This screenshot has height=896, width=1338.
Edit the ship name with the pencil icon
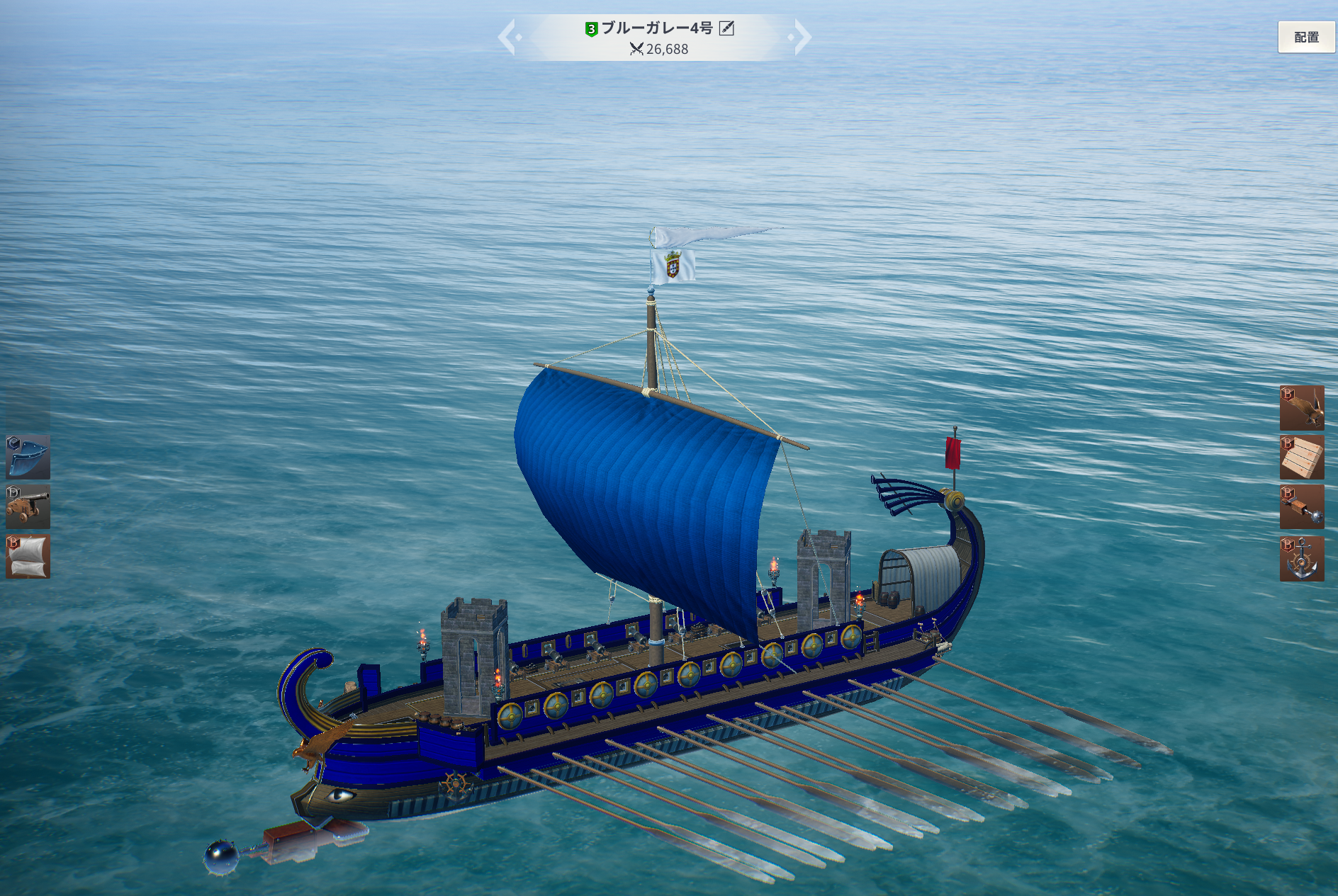tap(726, 28)
